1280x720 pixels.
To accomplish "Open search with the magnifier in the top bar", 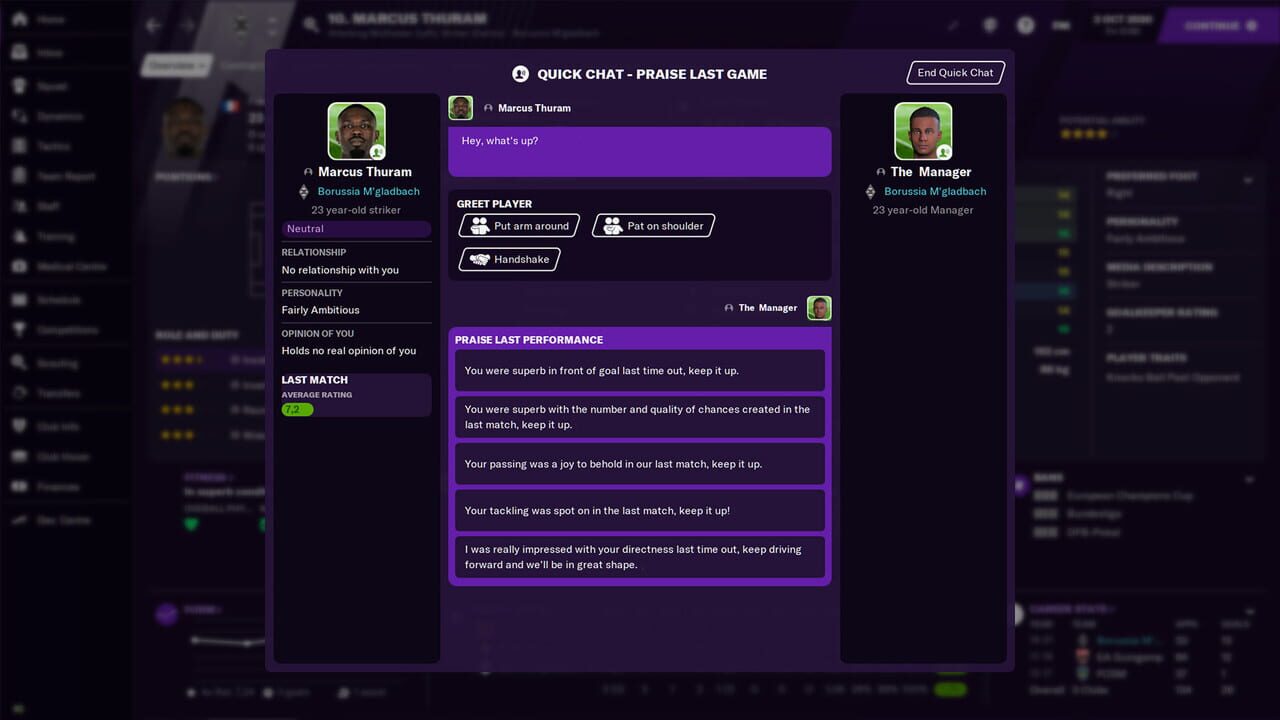I will click(310, 25).
